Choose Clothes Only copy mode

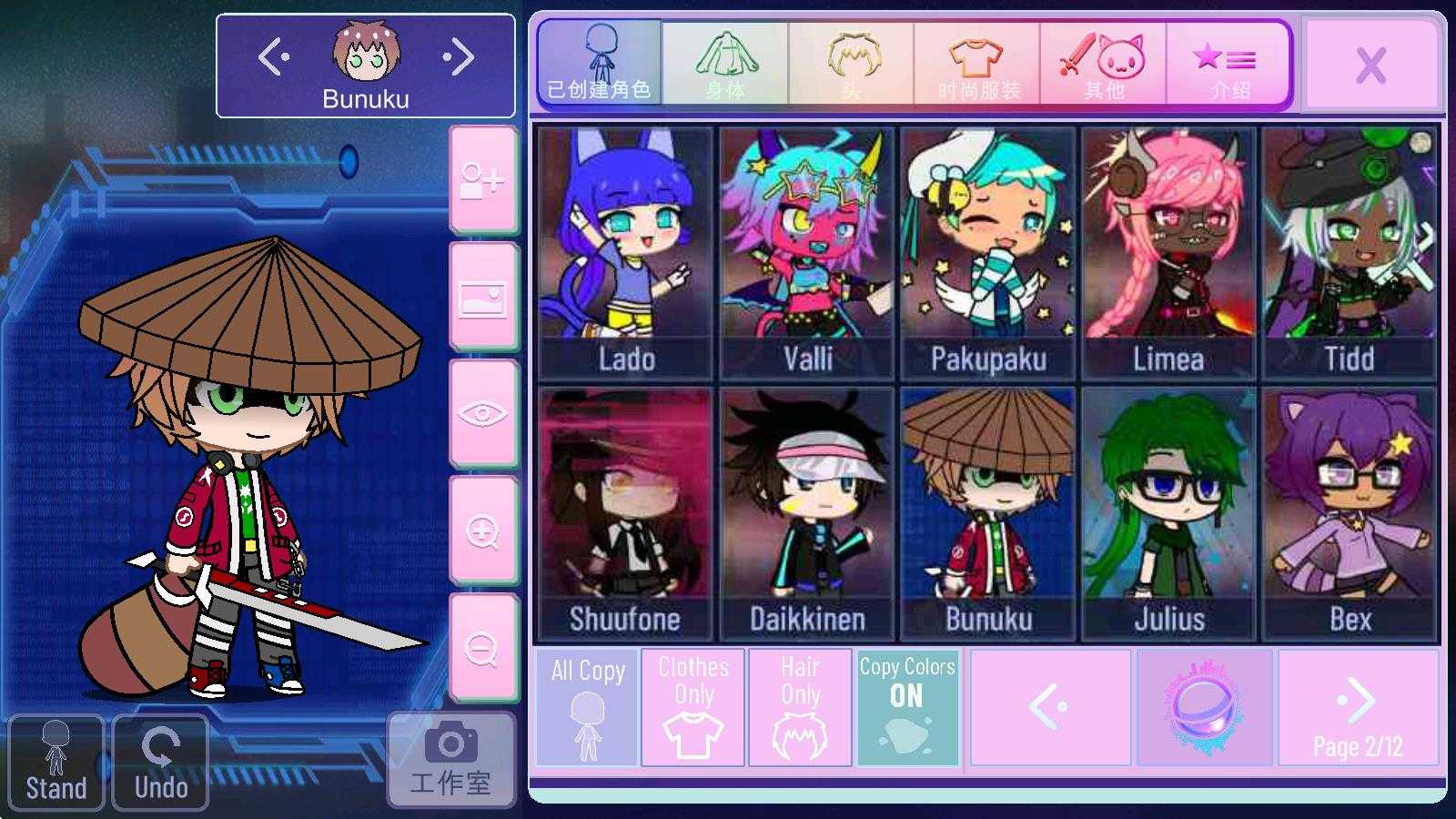[x=693, y=707]
